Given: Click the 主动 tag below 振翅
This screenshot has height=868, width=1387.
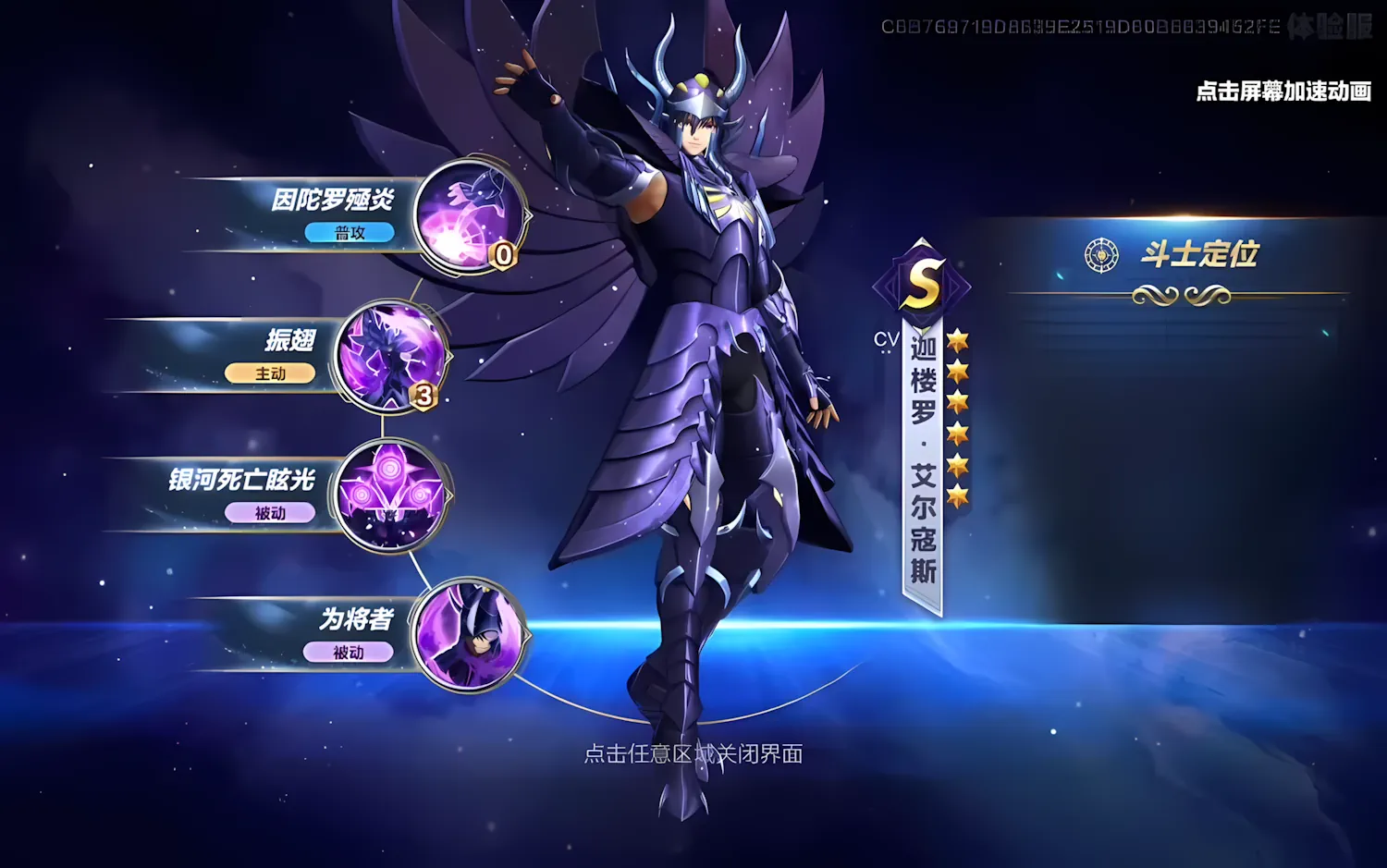Looking at the screenshot, I should coord(270,373).
